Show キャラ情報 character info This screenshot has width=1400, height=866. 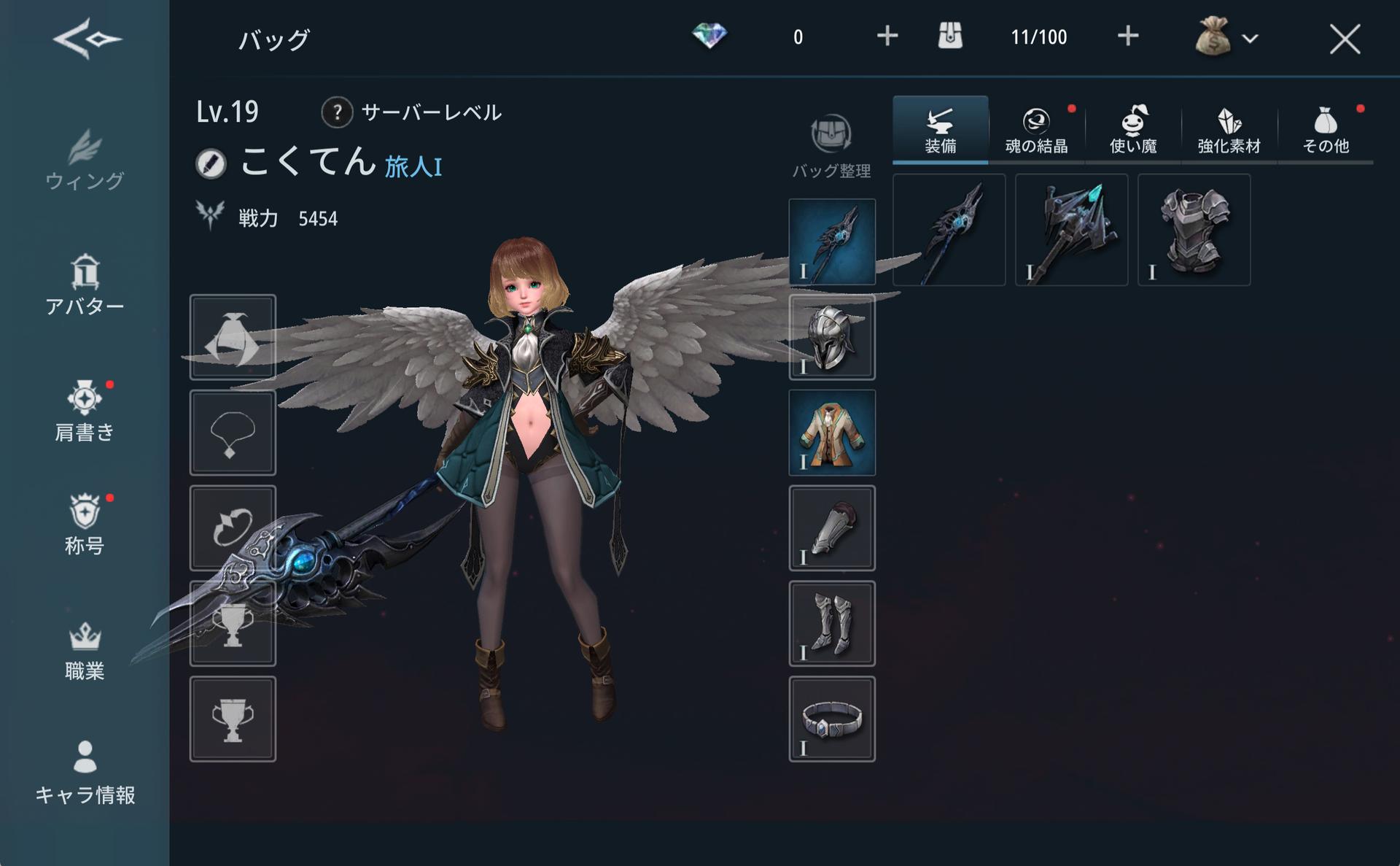(x=85, y=773)
